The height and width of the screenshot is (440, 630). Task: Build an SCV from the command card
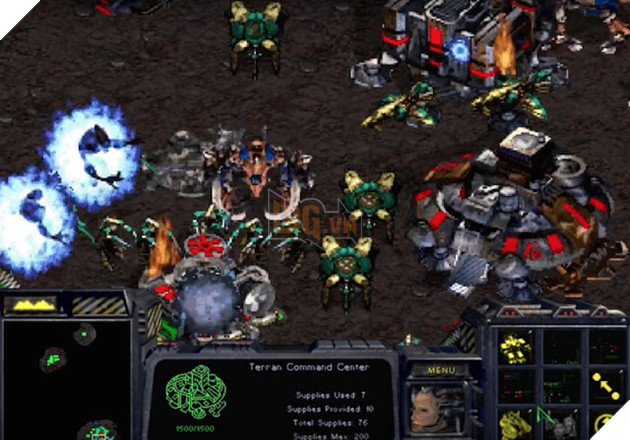click(516, 346)
